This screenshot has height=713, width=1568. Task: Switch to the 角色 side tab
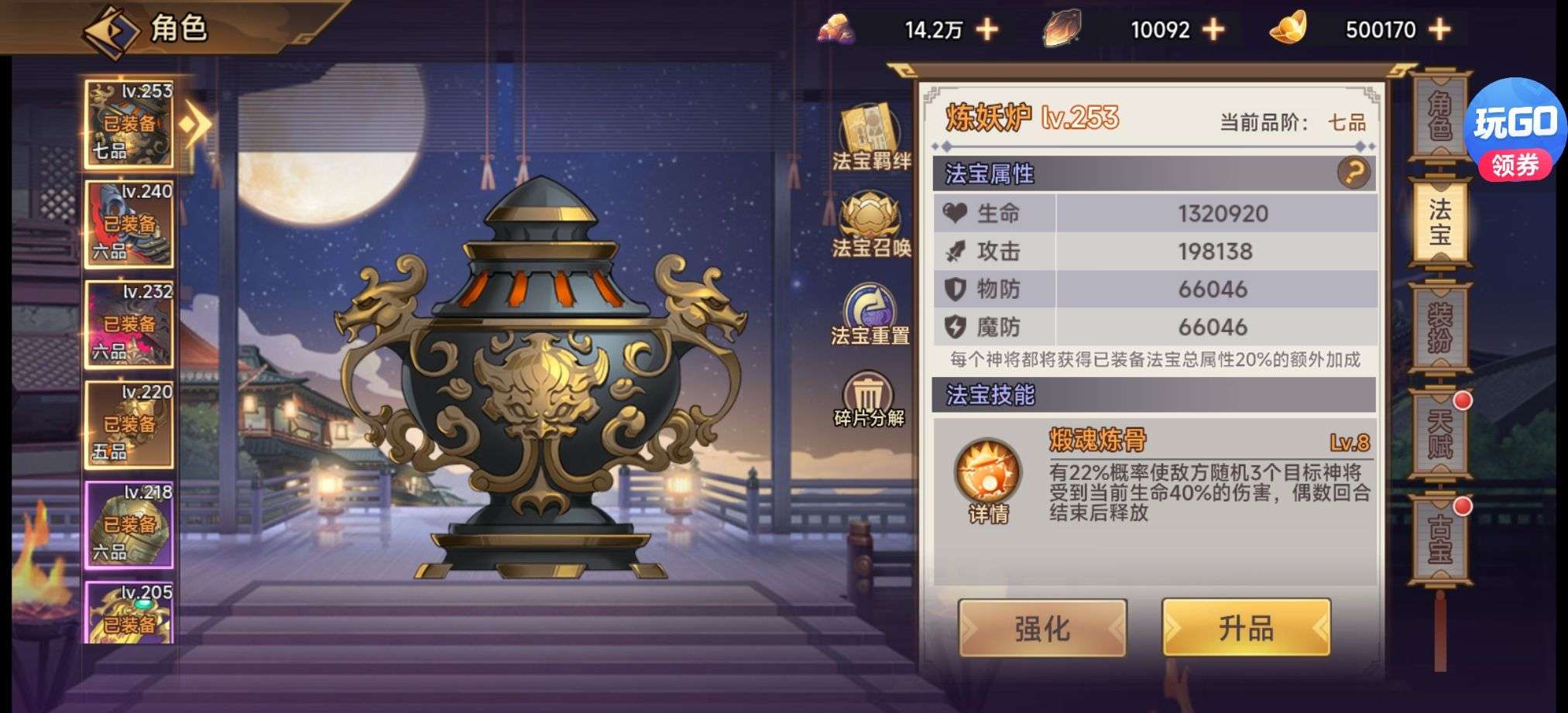[1439, 118]
